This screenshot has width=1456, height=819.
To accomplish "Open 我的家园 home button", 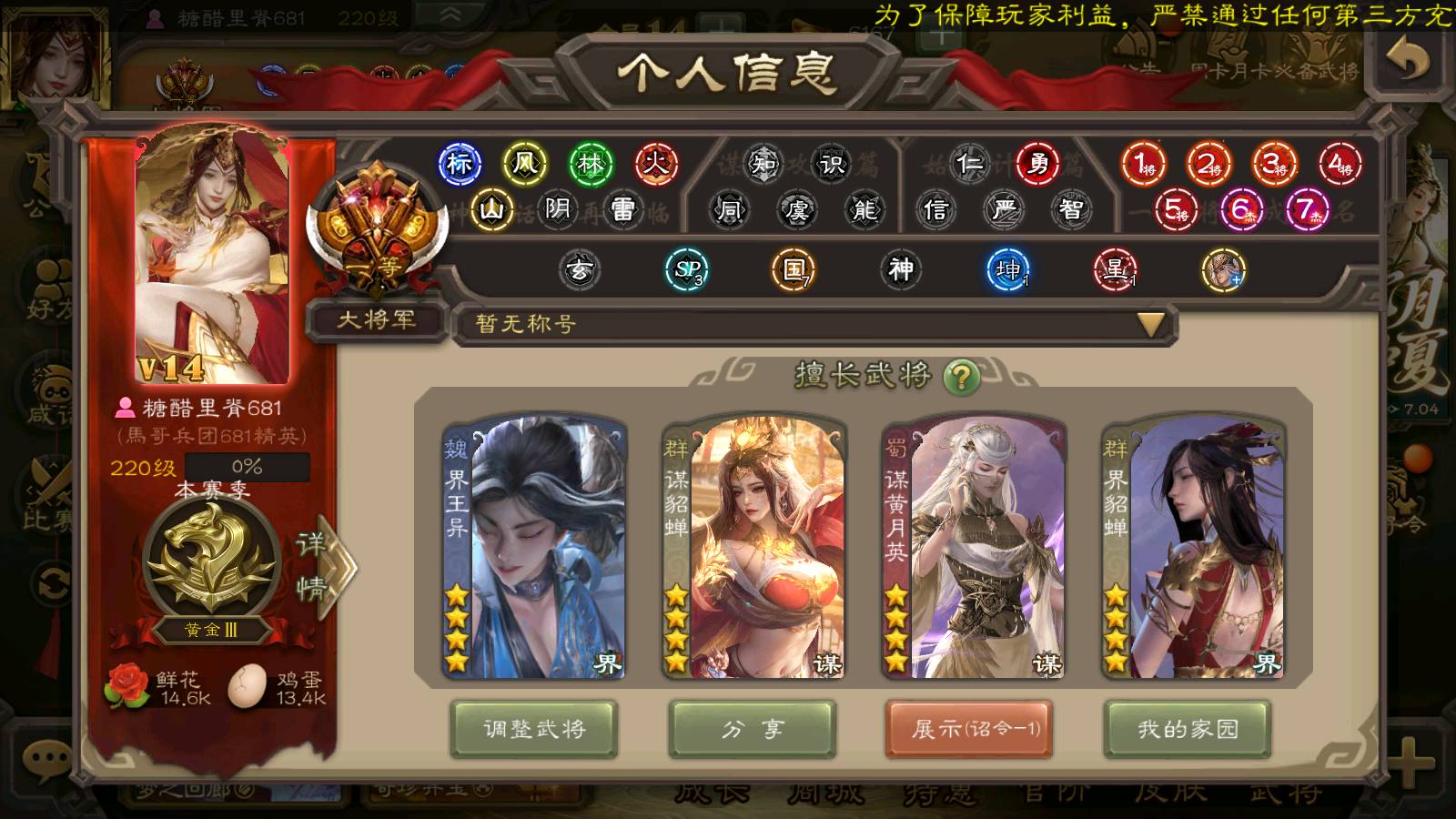I will coord(1187,729).
